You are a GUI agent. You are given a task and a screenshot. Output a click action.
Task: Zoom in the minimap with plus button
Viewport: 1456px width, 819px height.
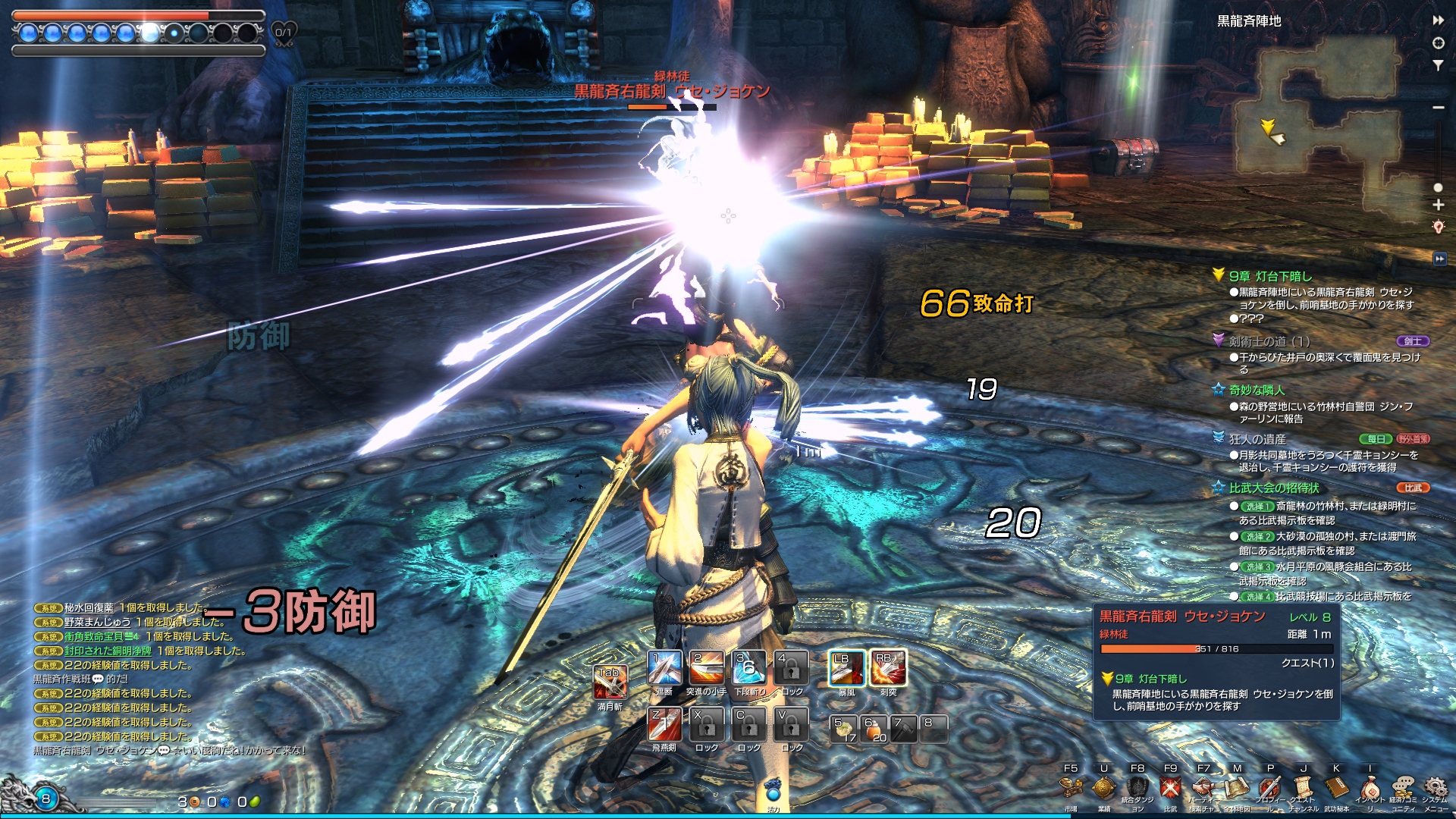point(1438,205)
